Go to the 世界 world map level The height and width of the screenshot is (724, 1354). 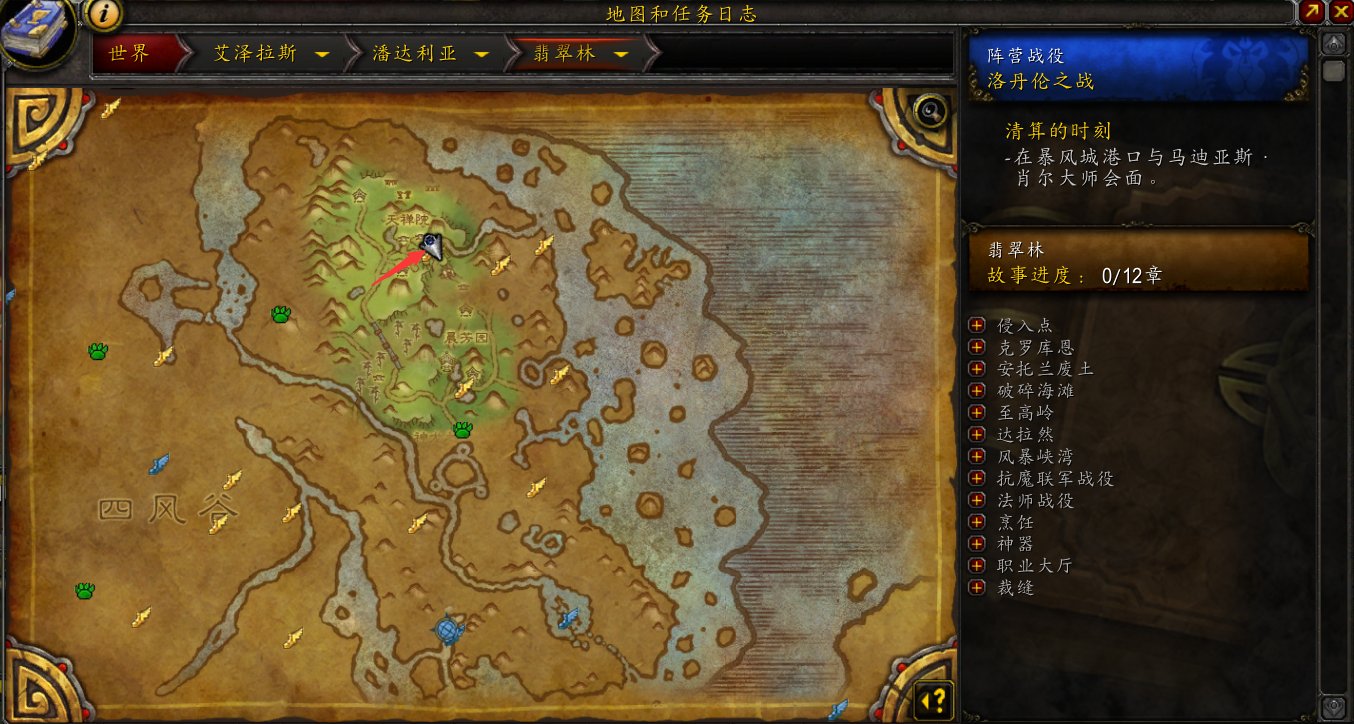(x=130, y=54)
